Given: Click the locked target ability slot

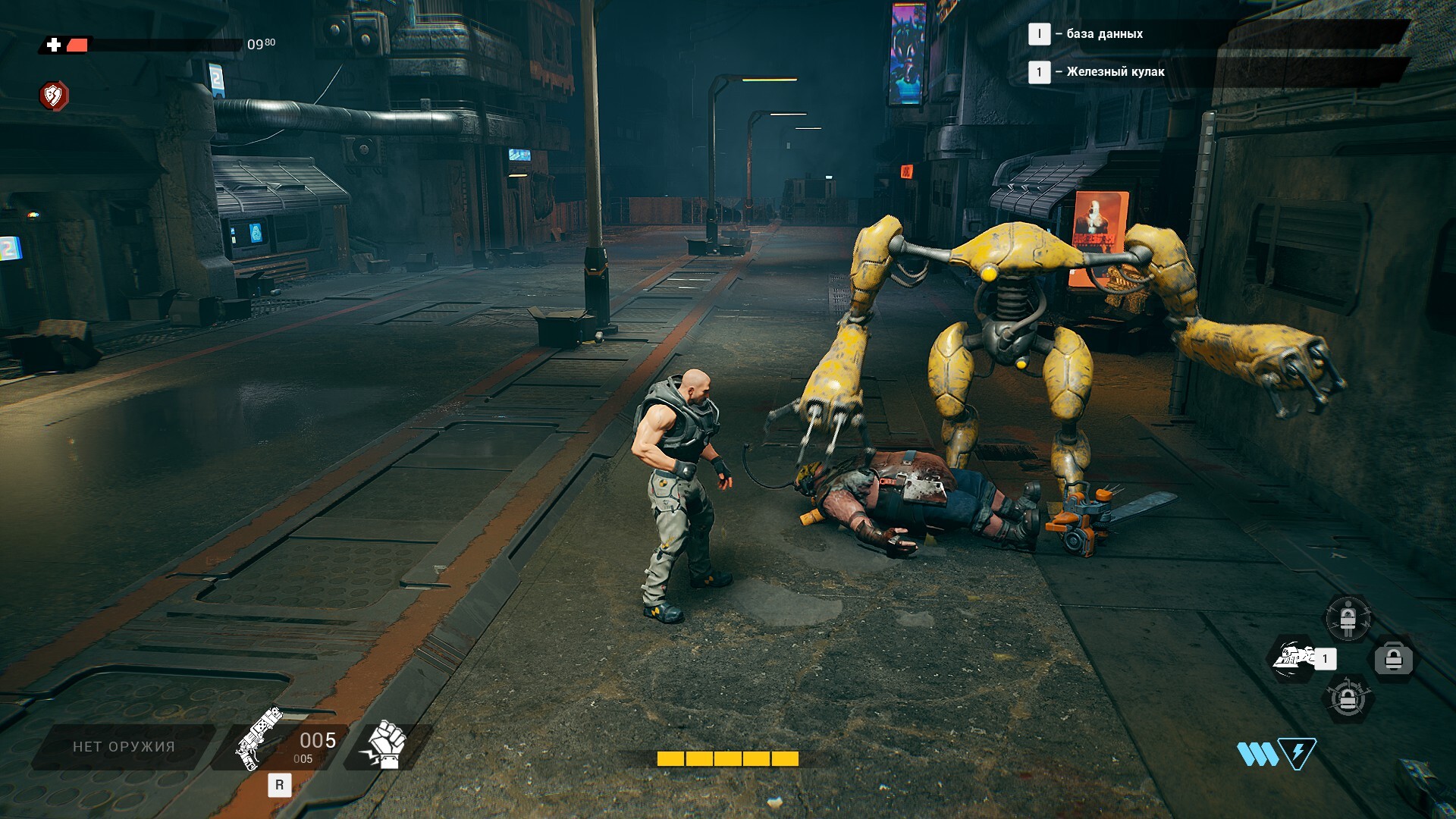Looking at the screenshot, I should (x=1348, y=699).
